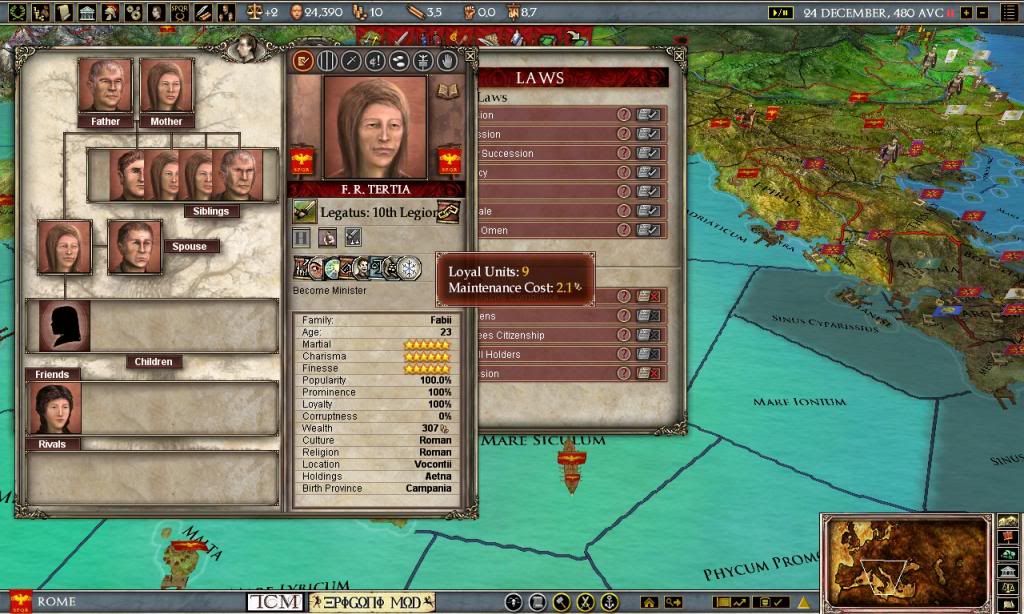The width and height of the screenshot is (1024, 614).
Task: Open the Father portrait in family tree
Action: click(x=105, y=86)
